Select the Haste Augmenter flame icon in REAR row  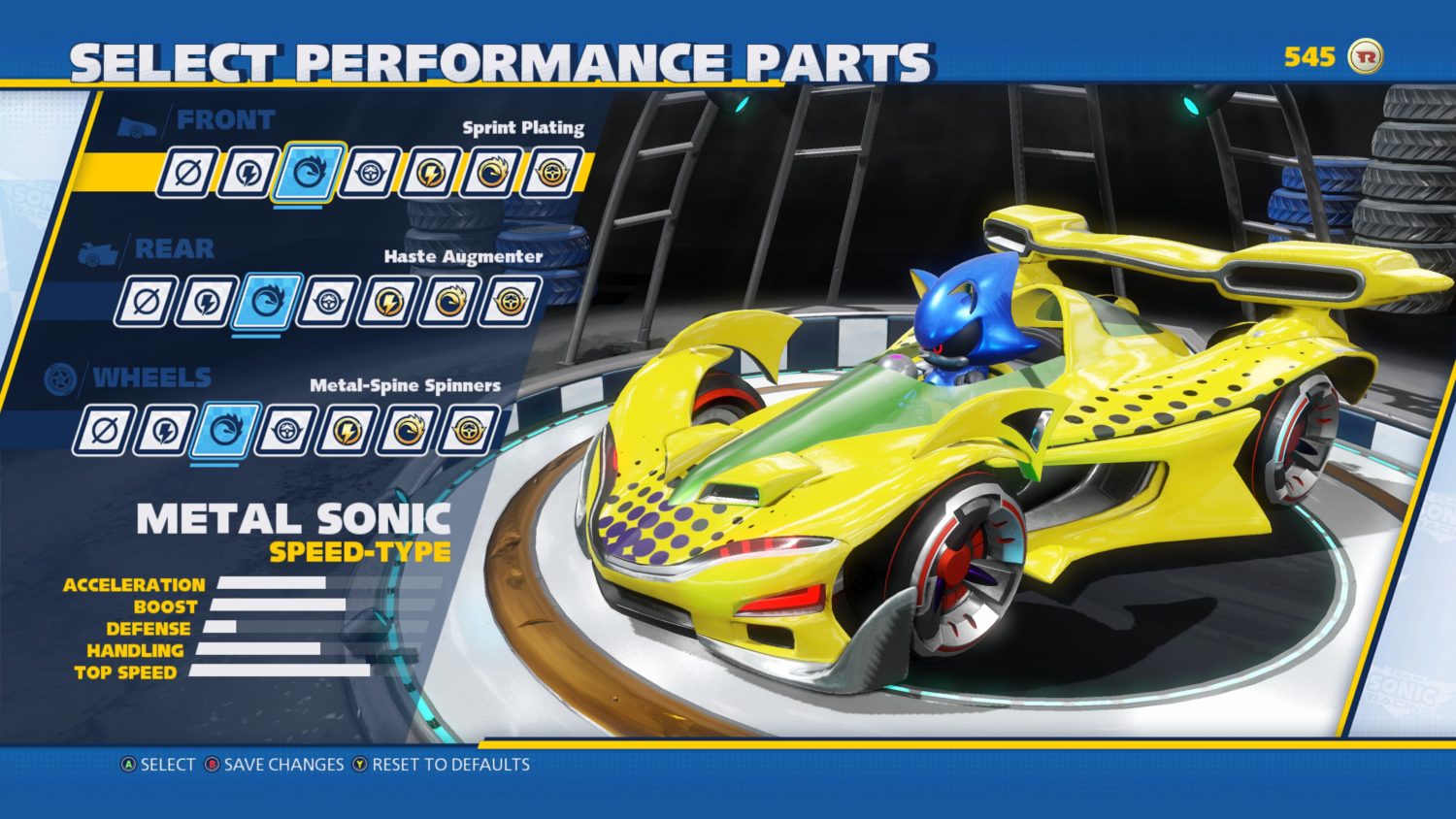click(266, 299)
